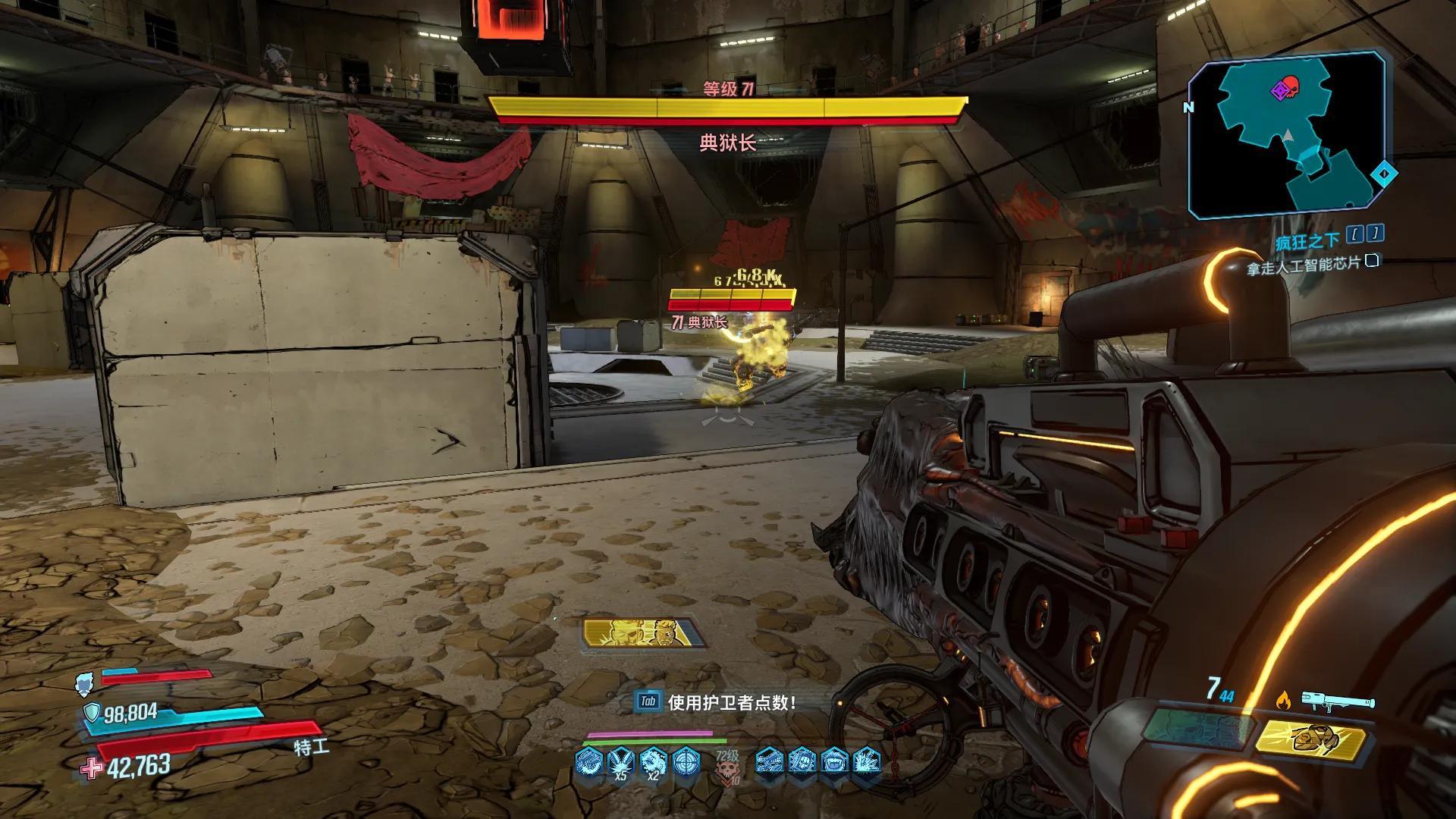The image size is (1456, 819).
Task: Select the shield icon beside 98,804
Action: click(92, 712)
